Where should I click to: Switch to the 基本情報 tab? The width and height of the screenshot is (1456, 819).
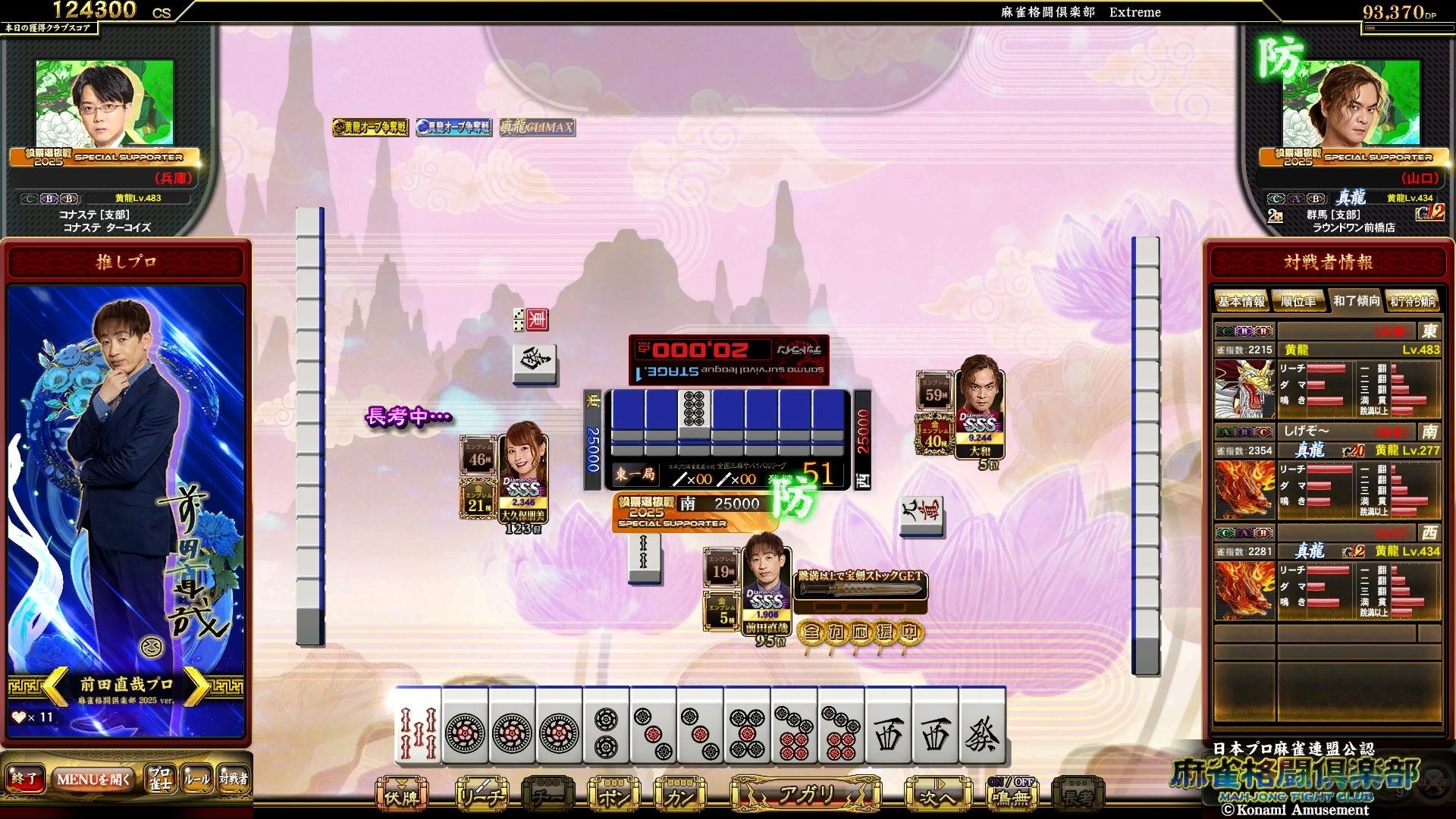pyautogui.click(x=1241, y=302)
